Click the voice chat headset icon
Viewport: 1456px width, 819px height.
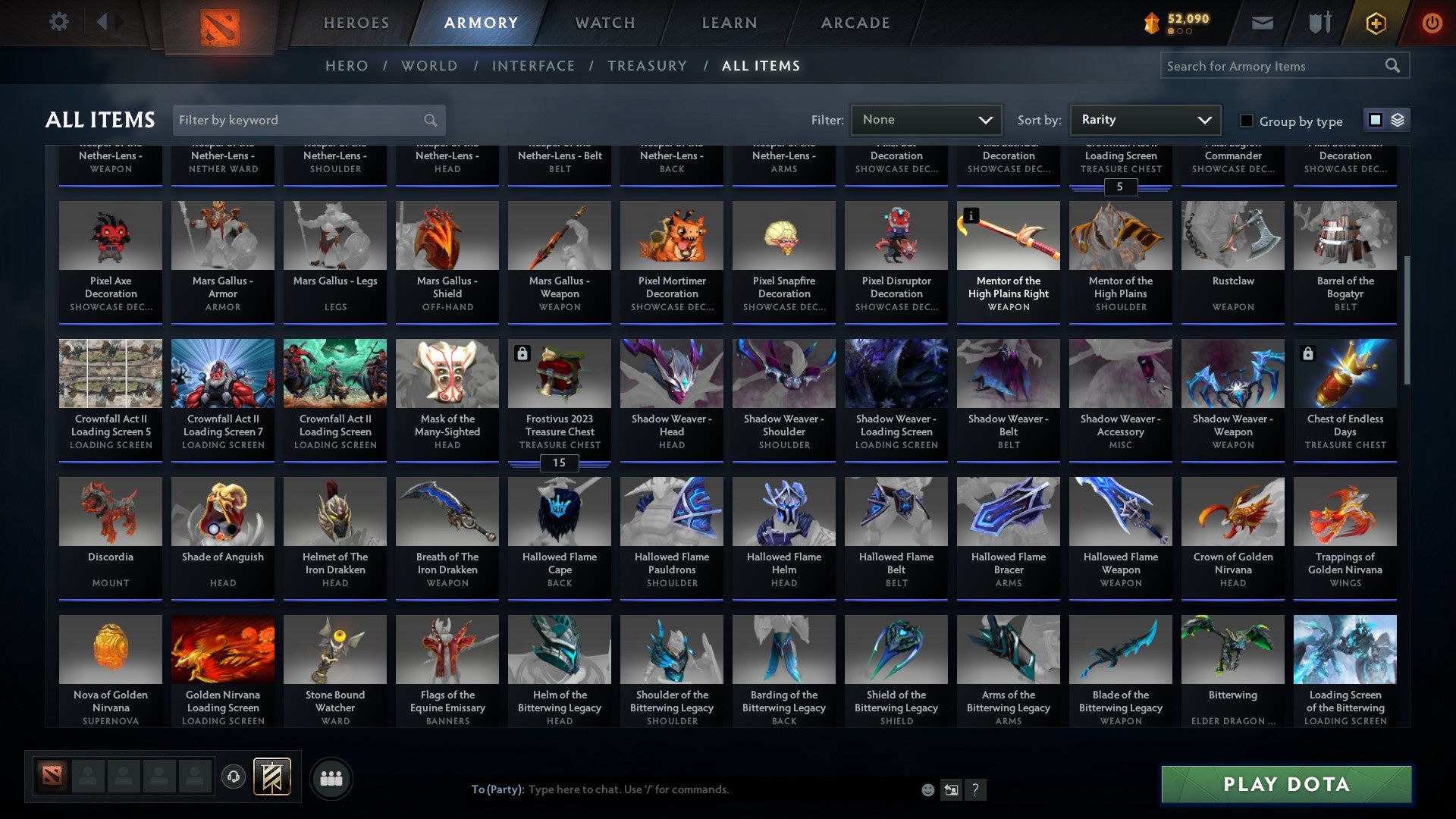pos(233,777)
